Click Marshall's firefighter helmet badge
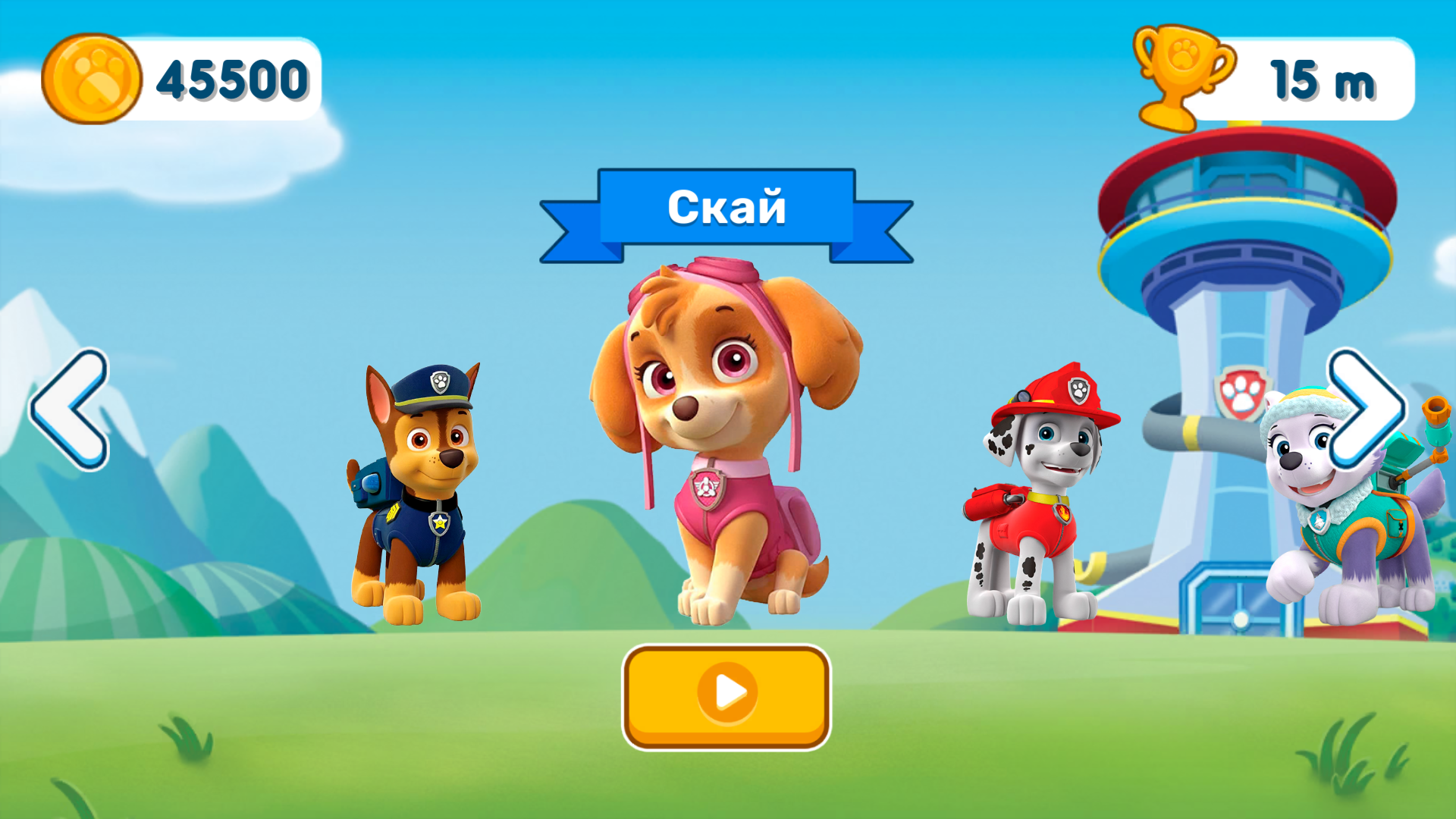The height and width of the screenshot is (819, 1456). [x=1078, y=391]
